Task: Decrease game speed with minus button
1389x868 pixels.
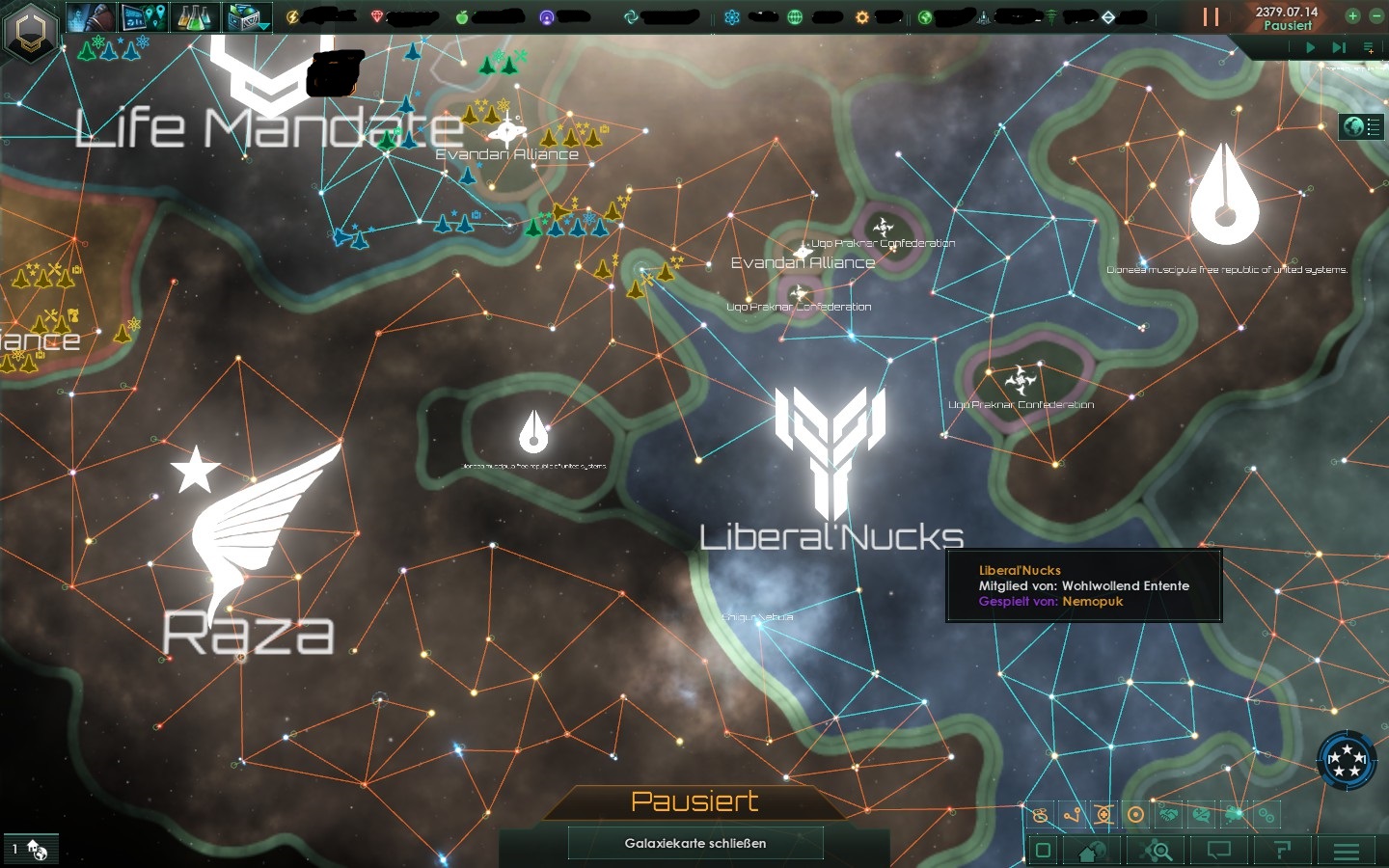Action: click(x=1375, y=15)
